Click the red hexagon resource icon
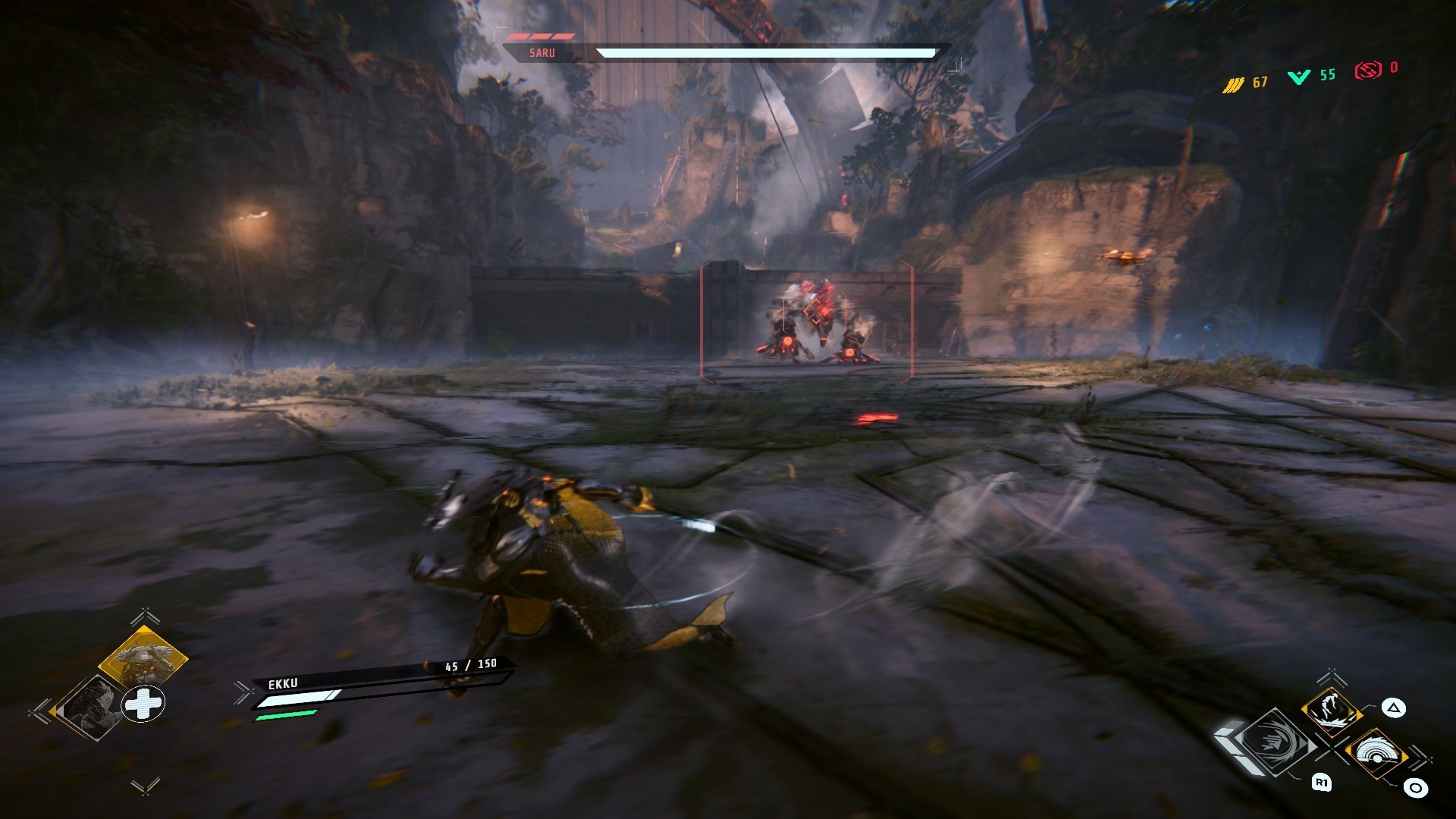Viewport: 1456px width, 819px height. click(1367, 71)
